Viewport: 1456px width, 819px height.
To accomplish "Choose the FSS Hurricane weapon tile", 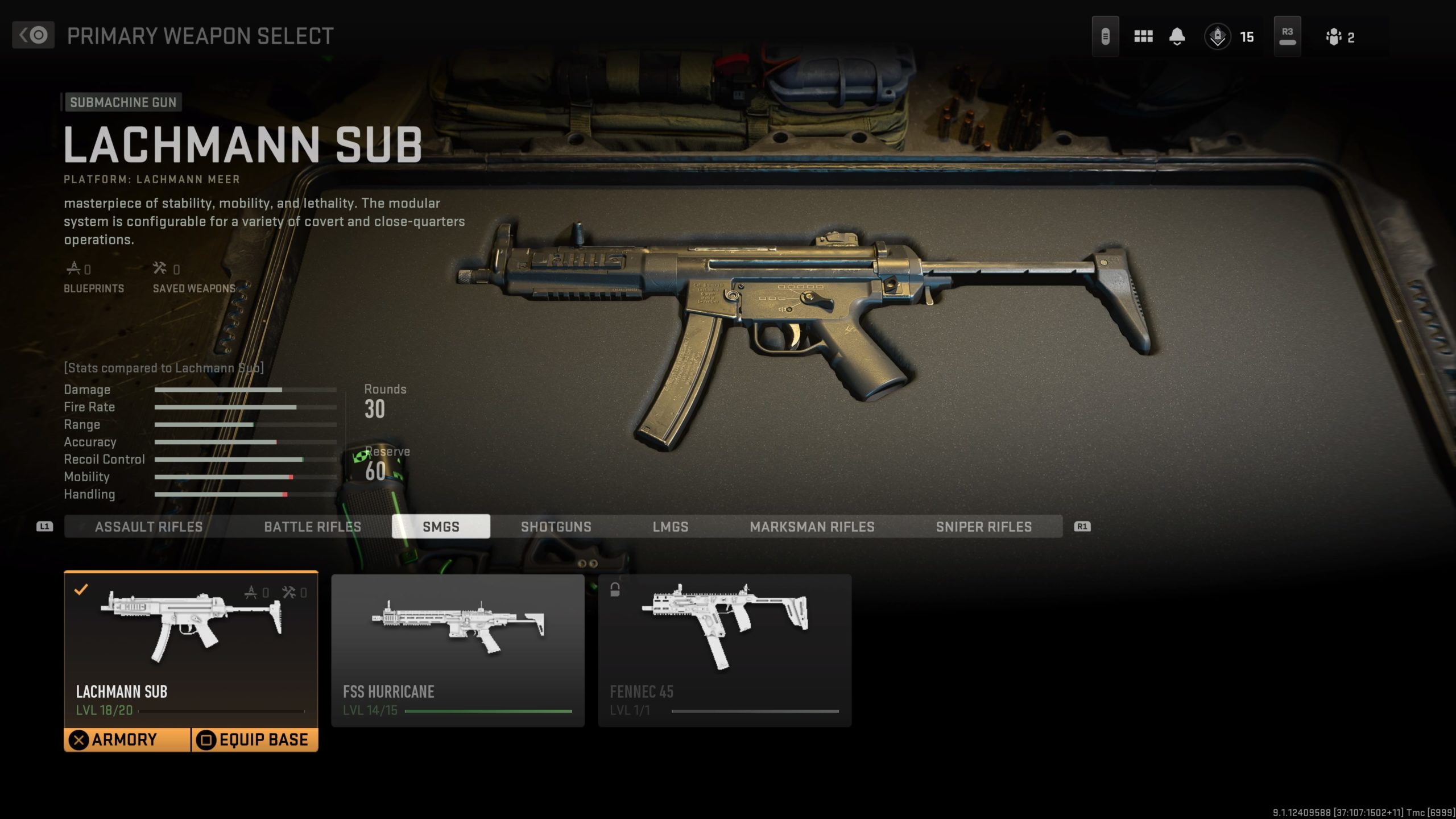I will [458, 650].
